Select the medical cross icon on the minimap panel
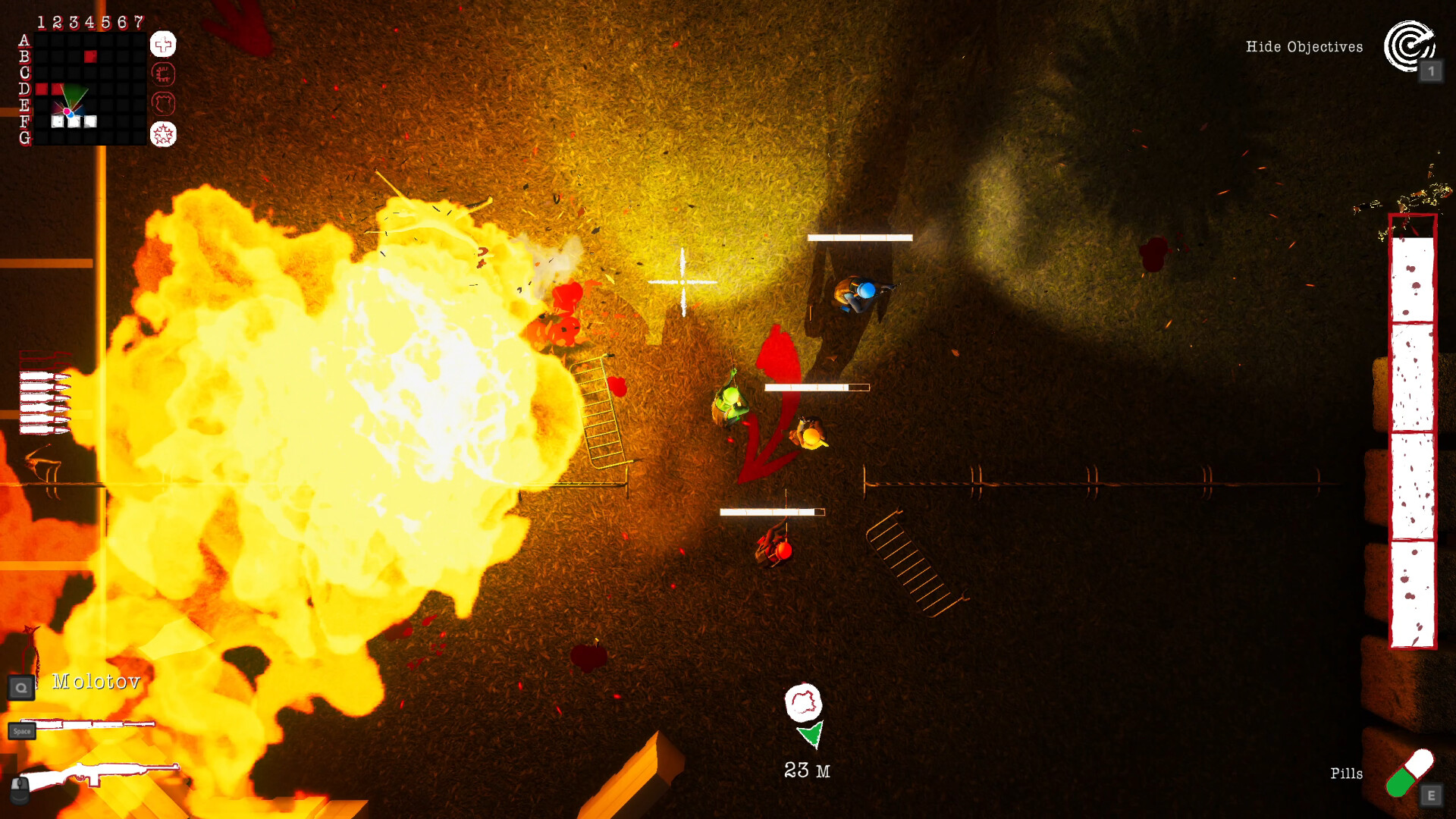 pos(162,45)
